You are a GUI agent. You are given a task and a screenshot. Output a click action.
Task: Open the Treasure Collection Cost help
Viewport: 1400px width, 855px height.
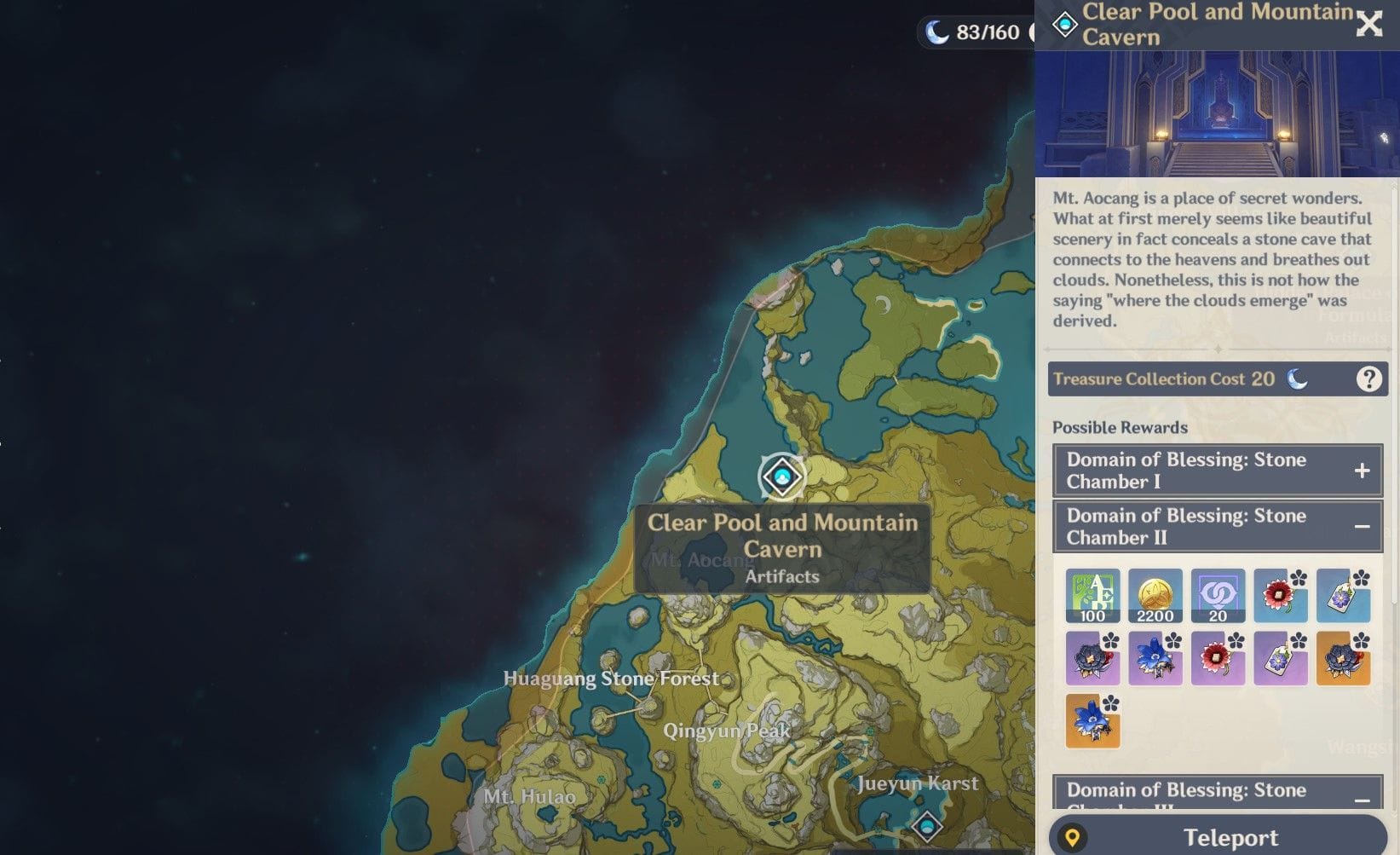point(1368,378)
